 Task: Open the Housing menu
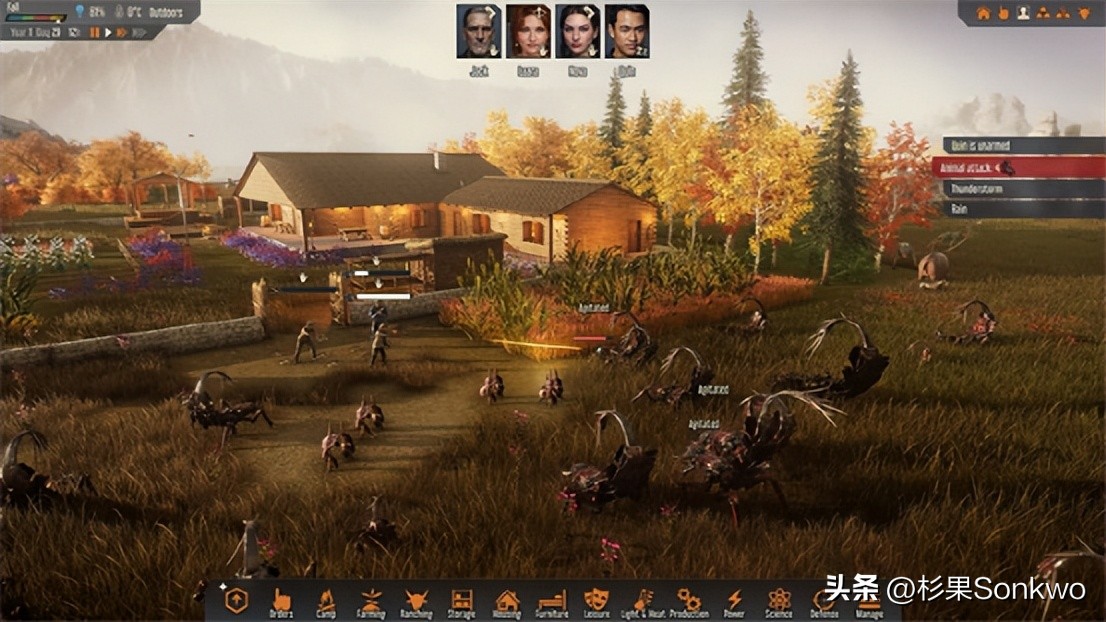pyautogui.click(x=507, y=601)
